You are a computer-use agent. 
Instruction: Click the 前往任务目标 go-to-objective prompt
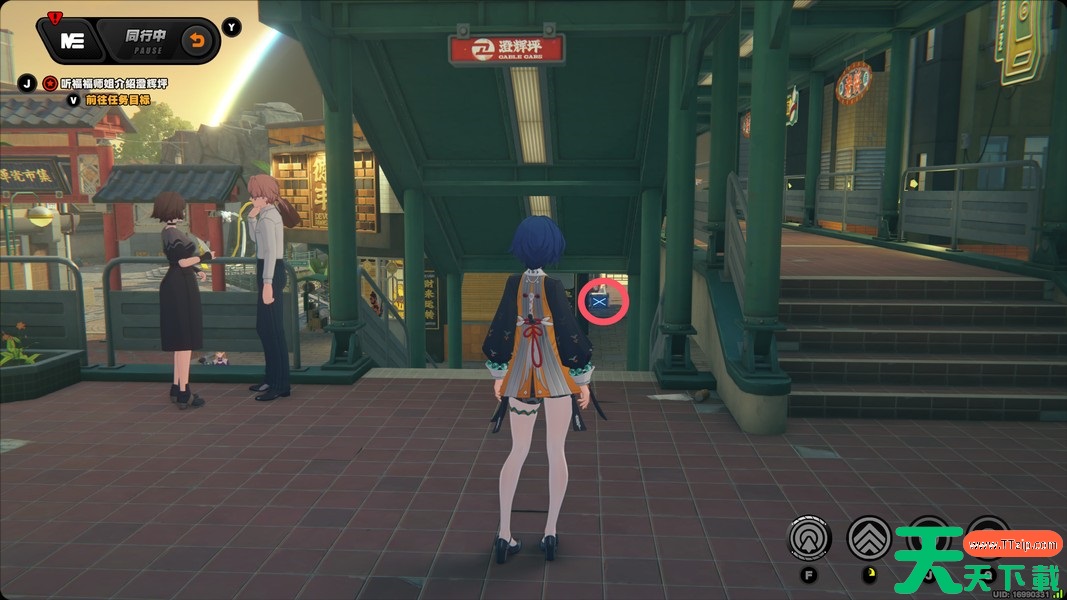117,99
